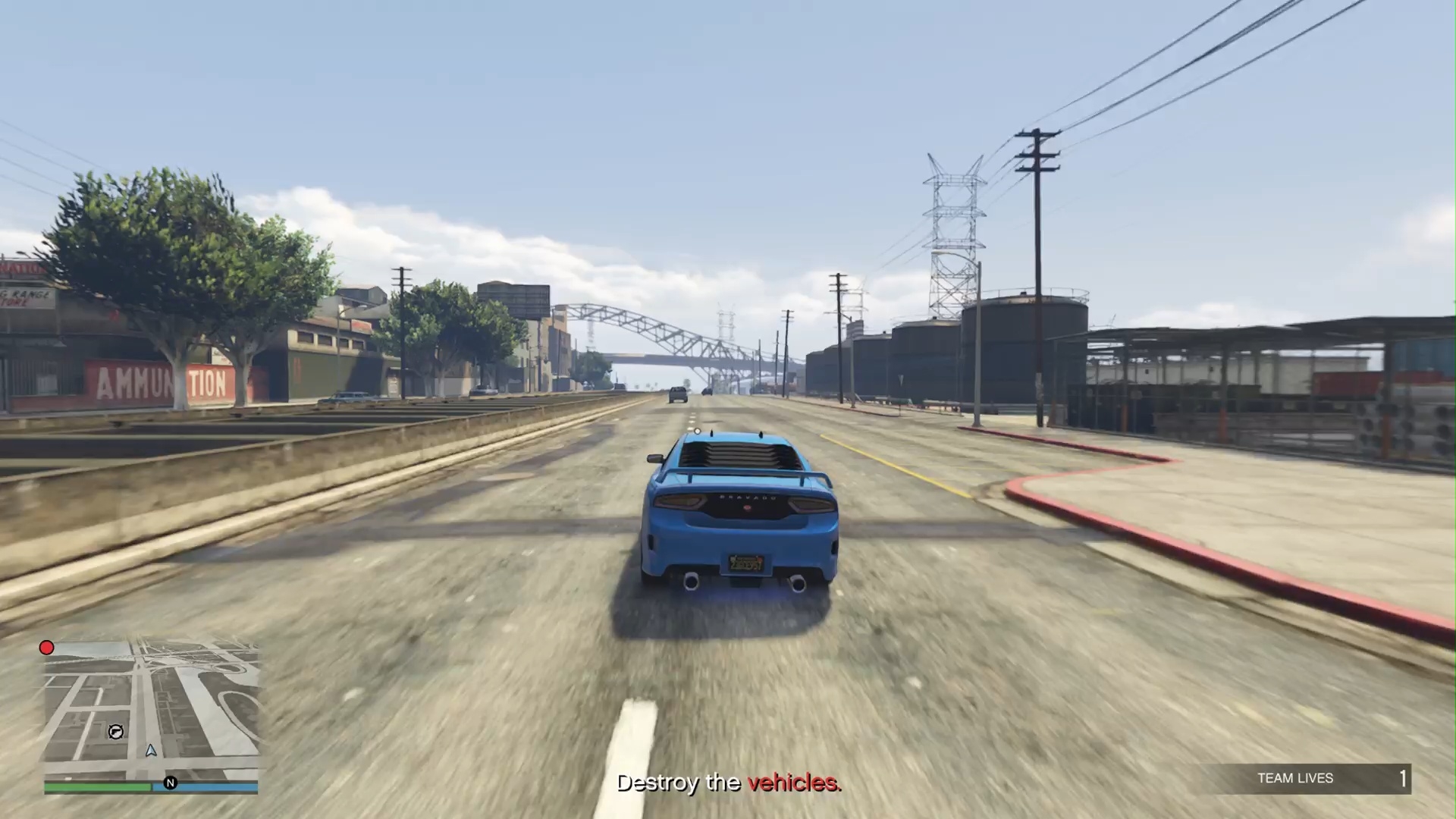1456x819 pixels.
Task: Click the north compass indicator
Action: pyautogui.click(x=170, y=783)
